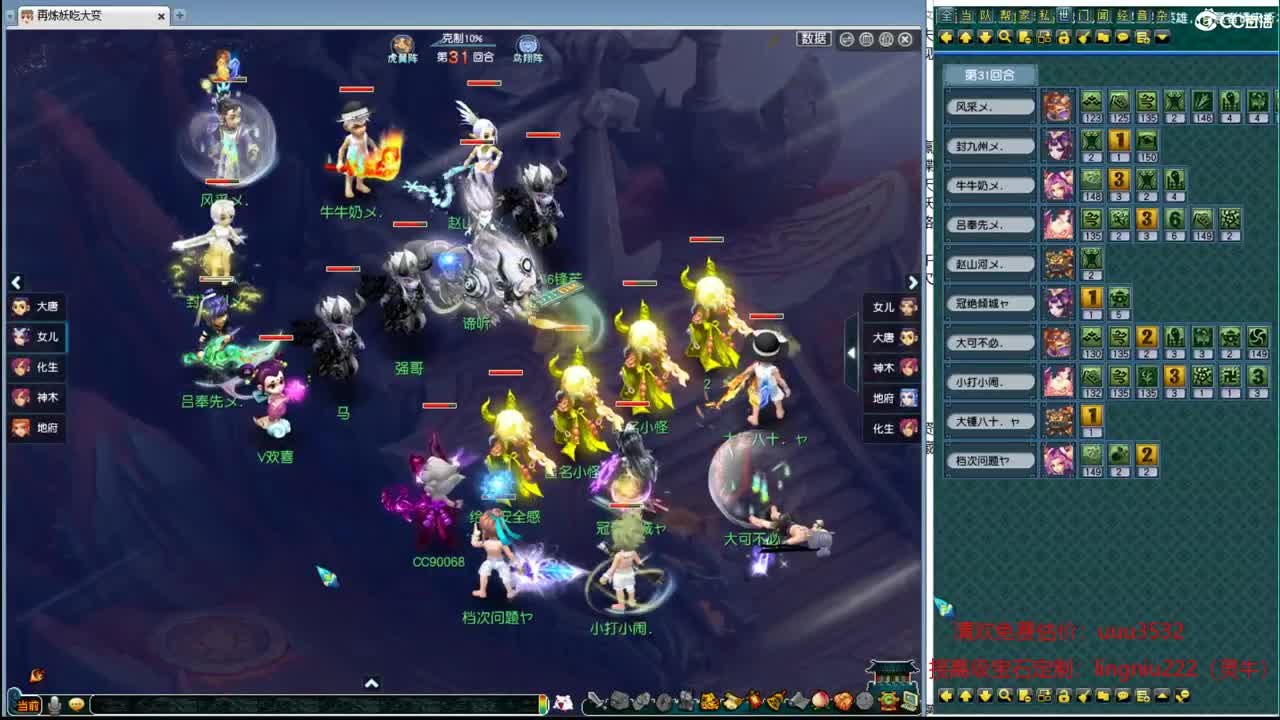The image size is (1280, 720).
Task: Expand the right side panel arrow
Action: pyautogui.click(x=913, y=282)
